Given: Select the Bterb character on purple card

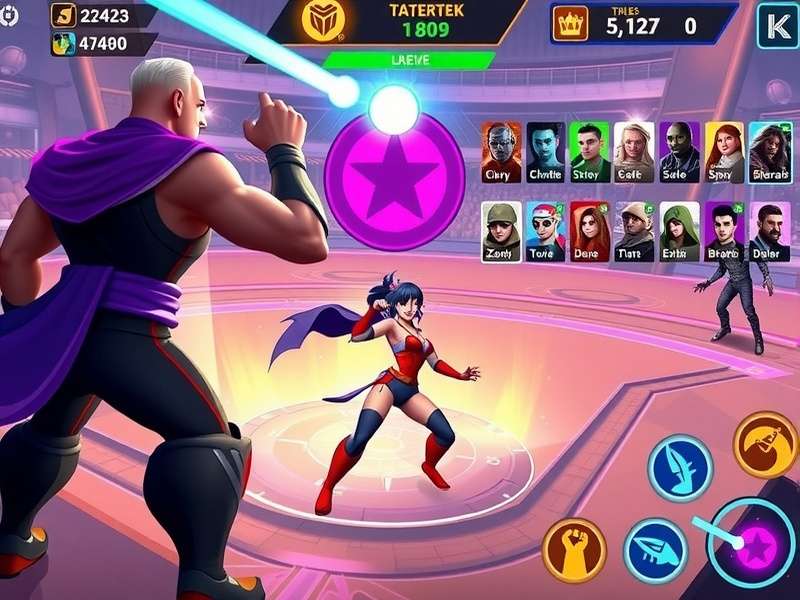Looking at the screenshot, I should pos(724,232).
